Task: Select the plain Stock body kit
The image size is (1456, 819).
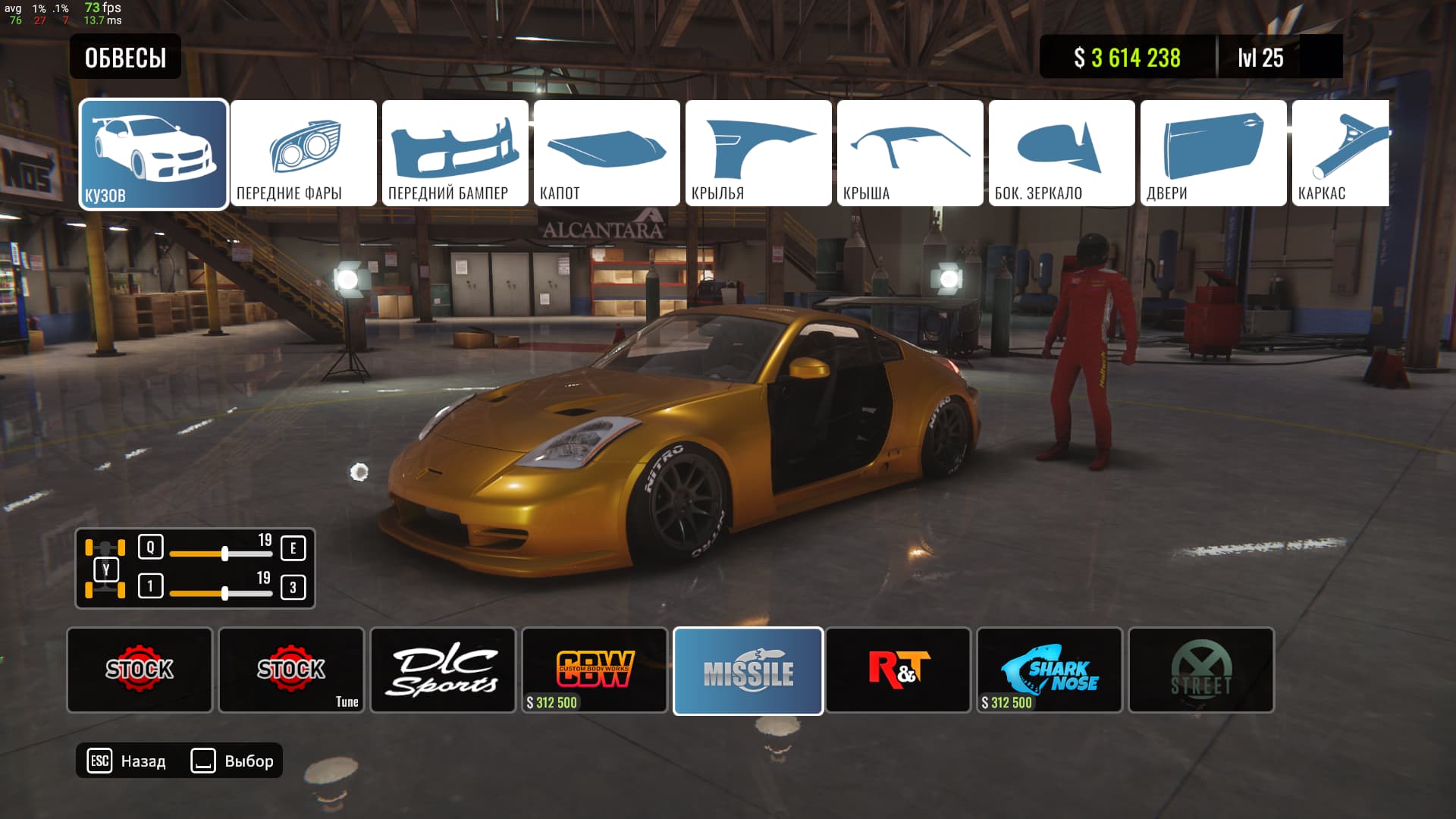Action: 140,670
